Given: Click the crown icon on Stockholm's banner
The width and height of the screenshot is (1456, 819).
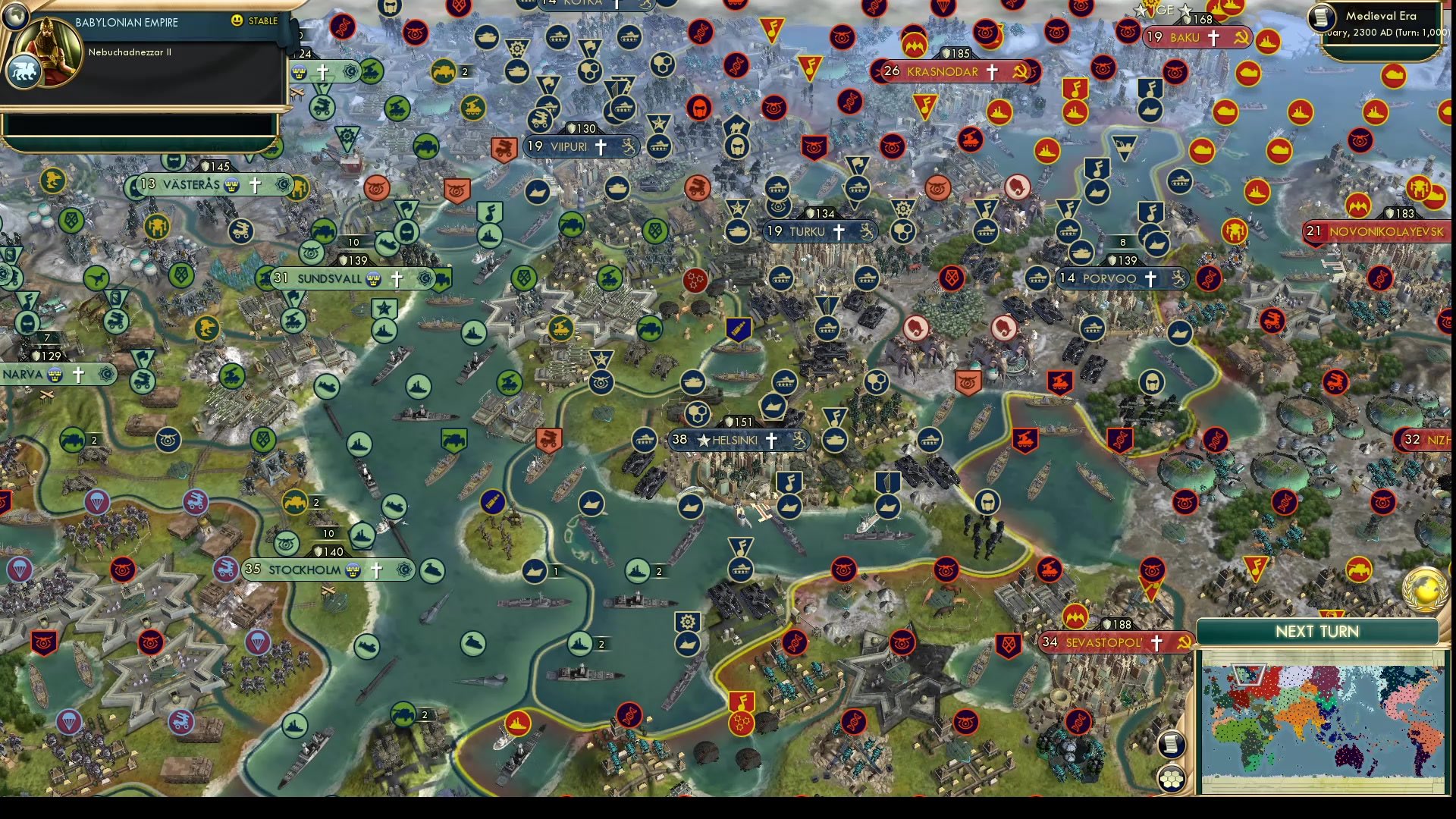Looking at the screenshot, I should [x=353, y=570].
